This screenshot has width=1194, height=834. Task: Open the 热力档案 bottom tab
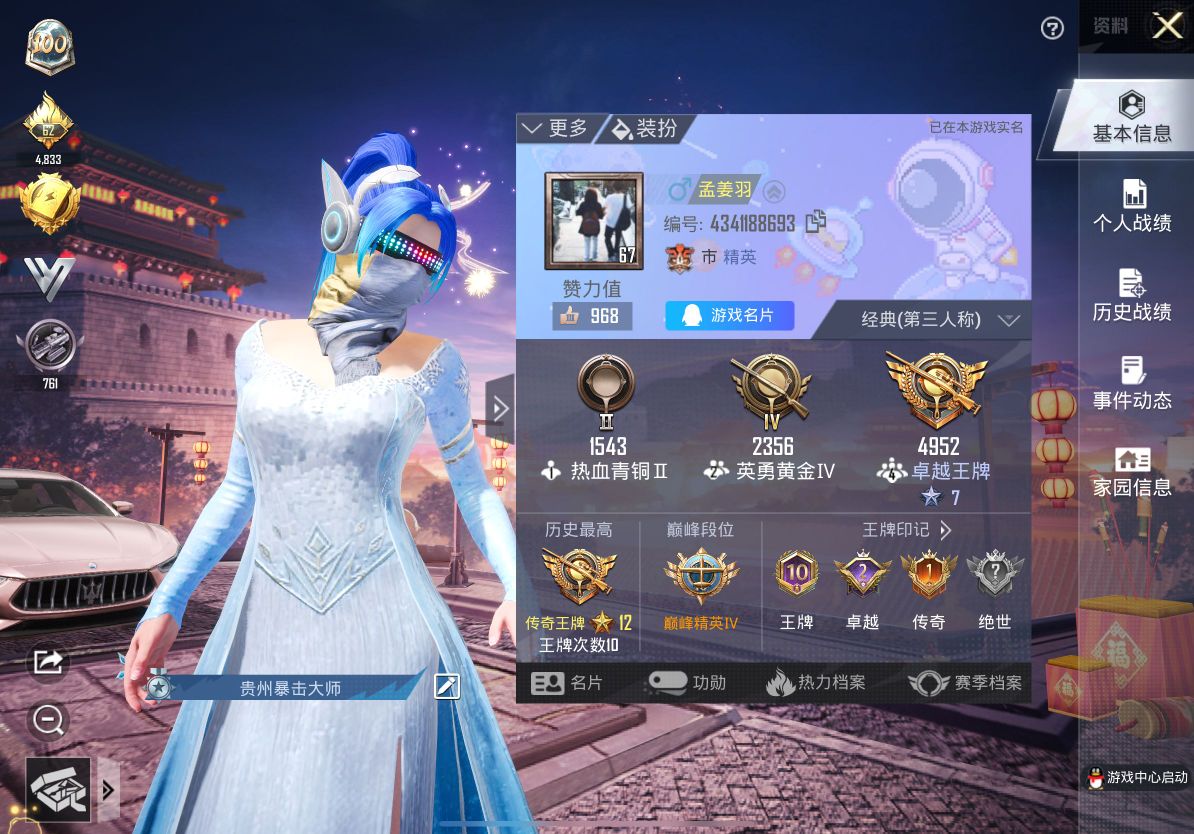816,683
